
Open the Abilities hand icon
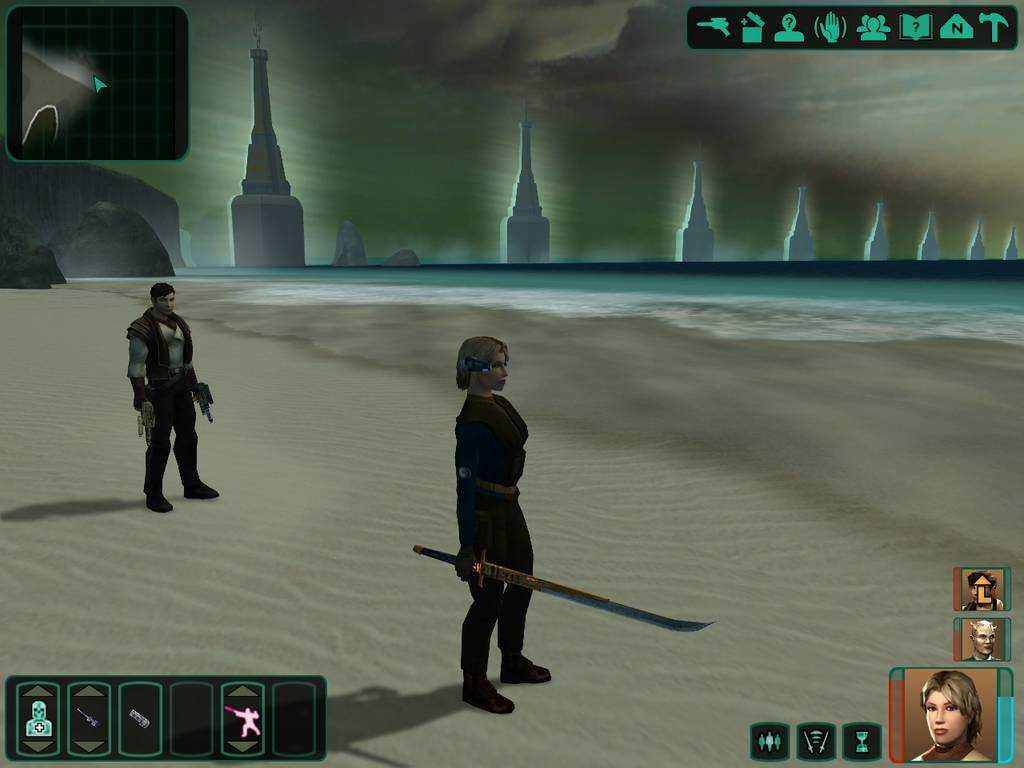pyautogui.click(x=830, y=27)
